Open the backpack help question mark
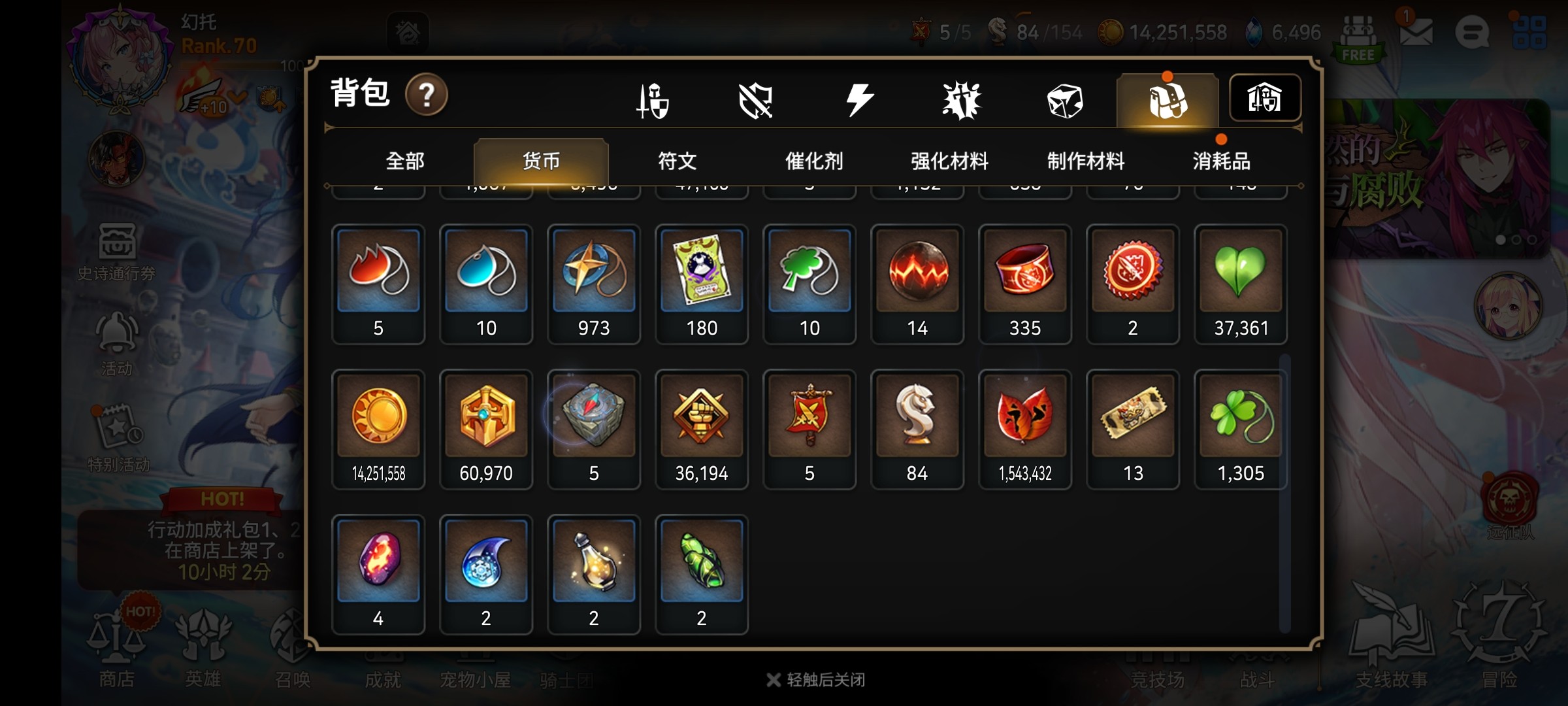The width and height of the screenshot is (1568, 706). [426, 95]
